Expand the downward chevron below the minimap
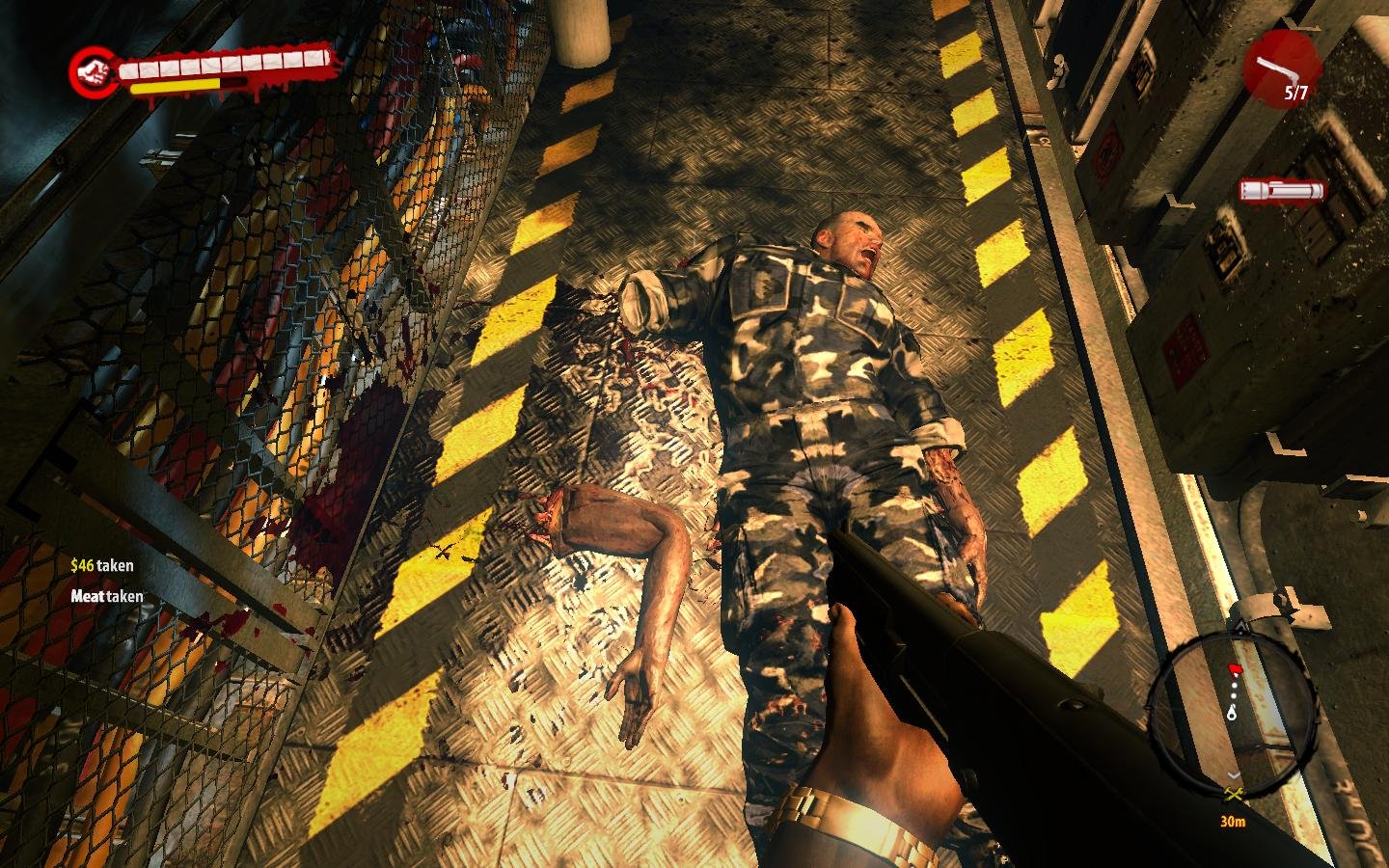 (x=1233, y=774)
